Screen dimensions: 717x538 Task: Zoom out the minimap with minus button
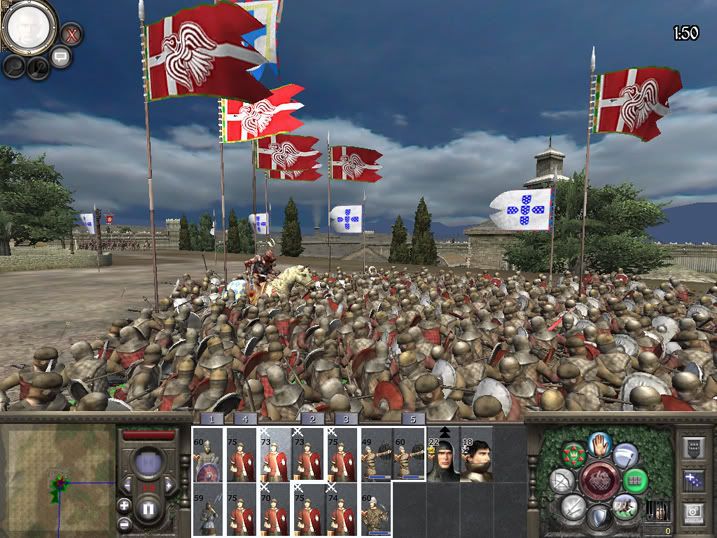(124, 523)
